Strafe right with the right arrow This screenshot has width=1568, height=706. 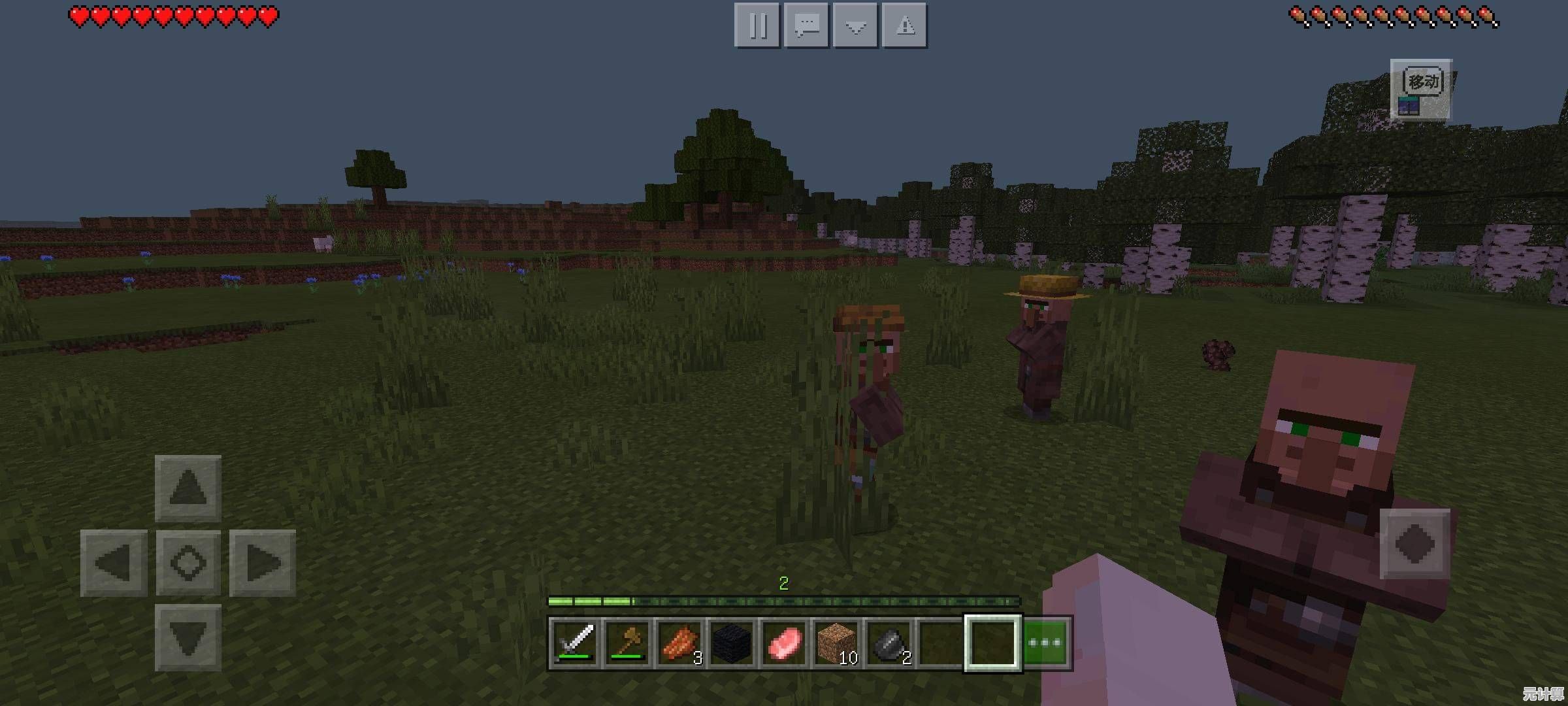point(263,563)
